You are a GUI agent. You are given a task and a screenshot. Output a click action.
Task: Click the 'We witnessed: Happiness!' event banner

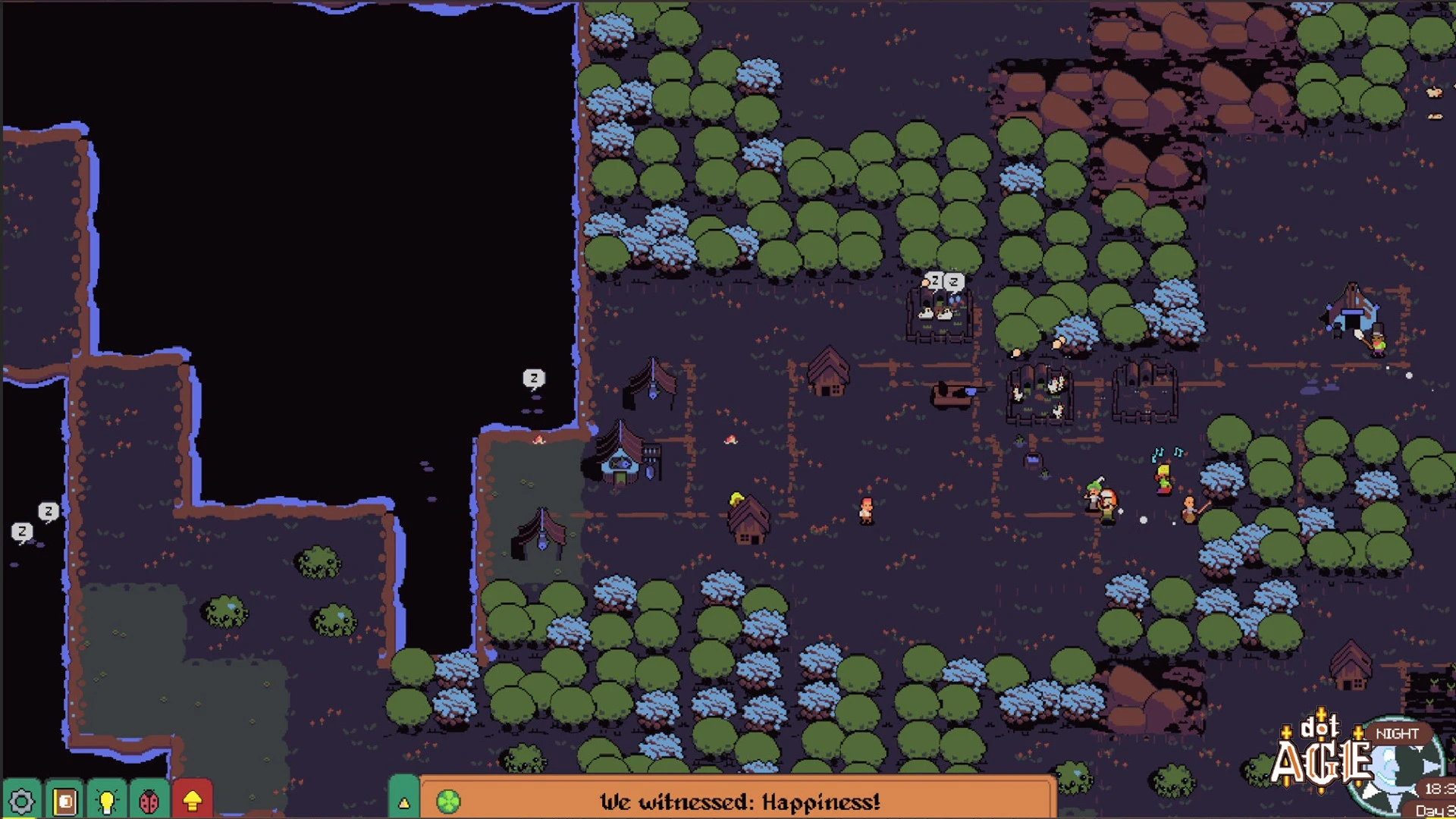[739, 802]
